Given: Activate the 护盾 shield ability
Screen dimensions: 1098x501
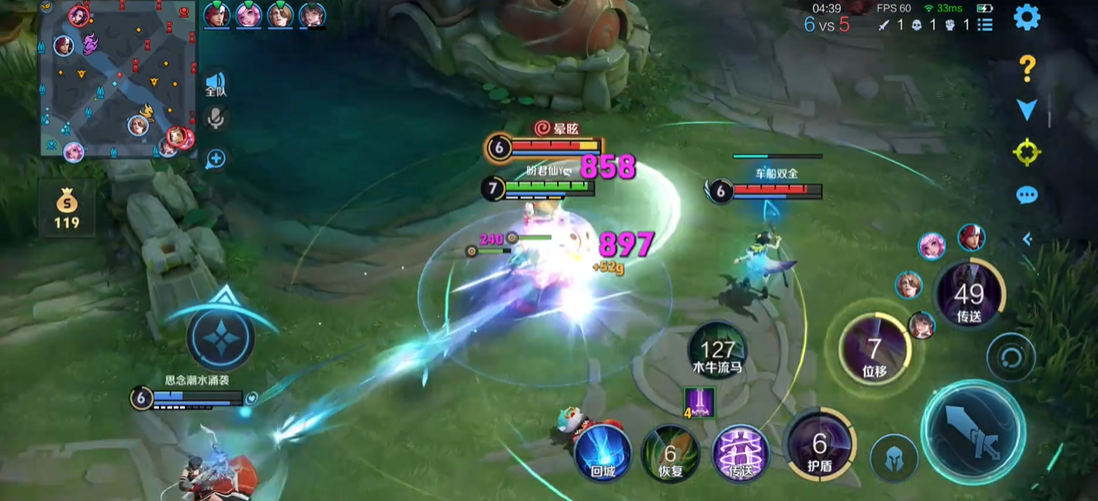Looking at the screenshot, I should coord(820,445).
